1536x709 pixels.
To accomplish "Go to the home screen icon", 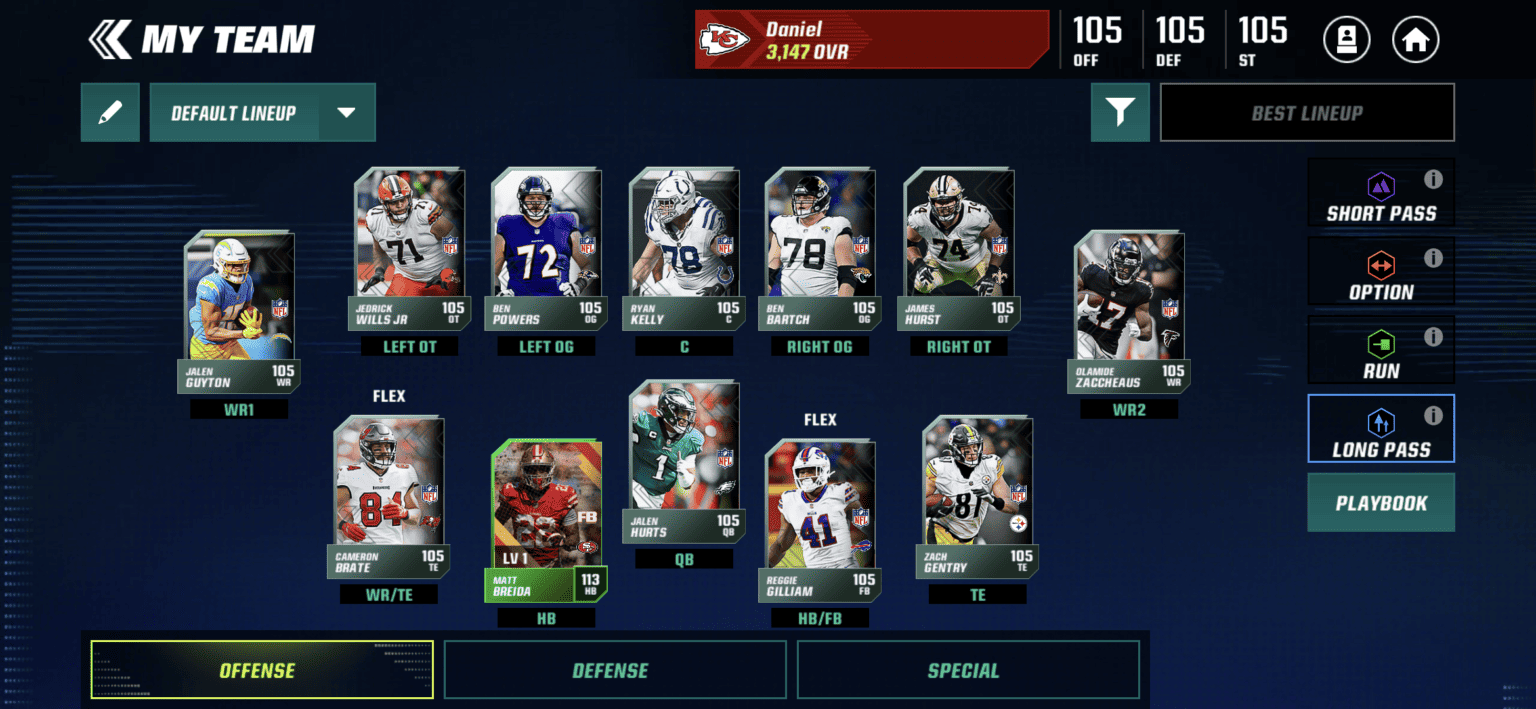I will point(1415,41).
